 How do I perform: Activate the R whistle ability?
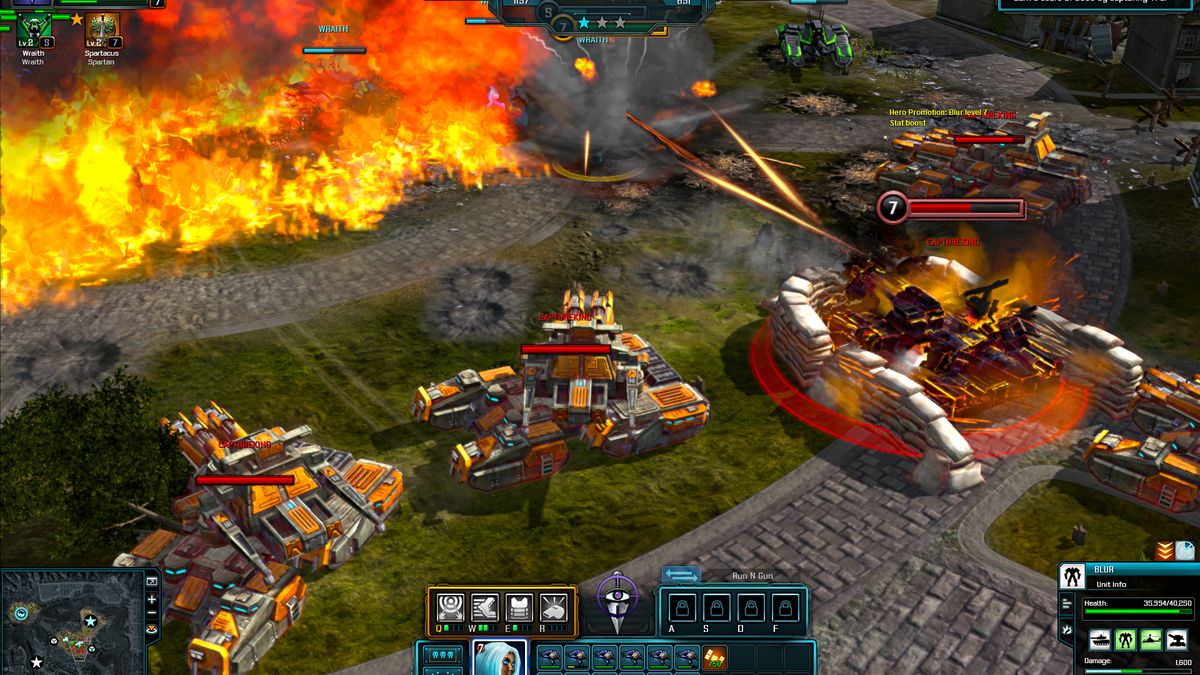pyautogui.click(x=553, y=607)
